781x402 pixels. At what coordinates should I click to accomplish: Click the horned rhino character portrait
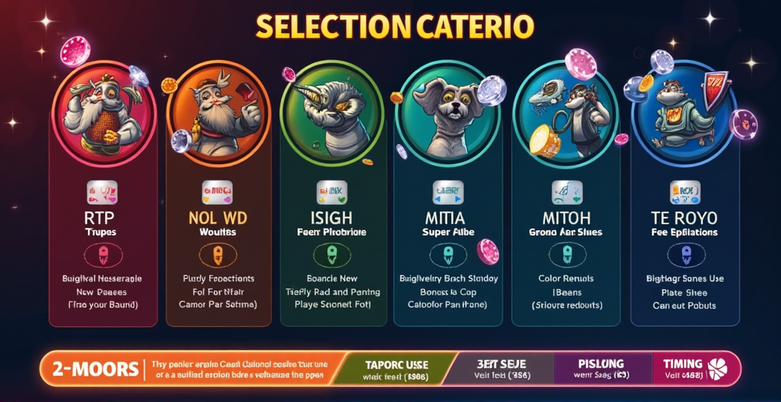pyautogui.click(x=330, y=117)
